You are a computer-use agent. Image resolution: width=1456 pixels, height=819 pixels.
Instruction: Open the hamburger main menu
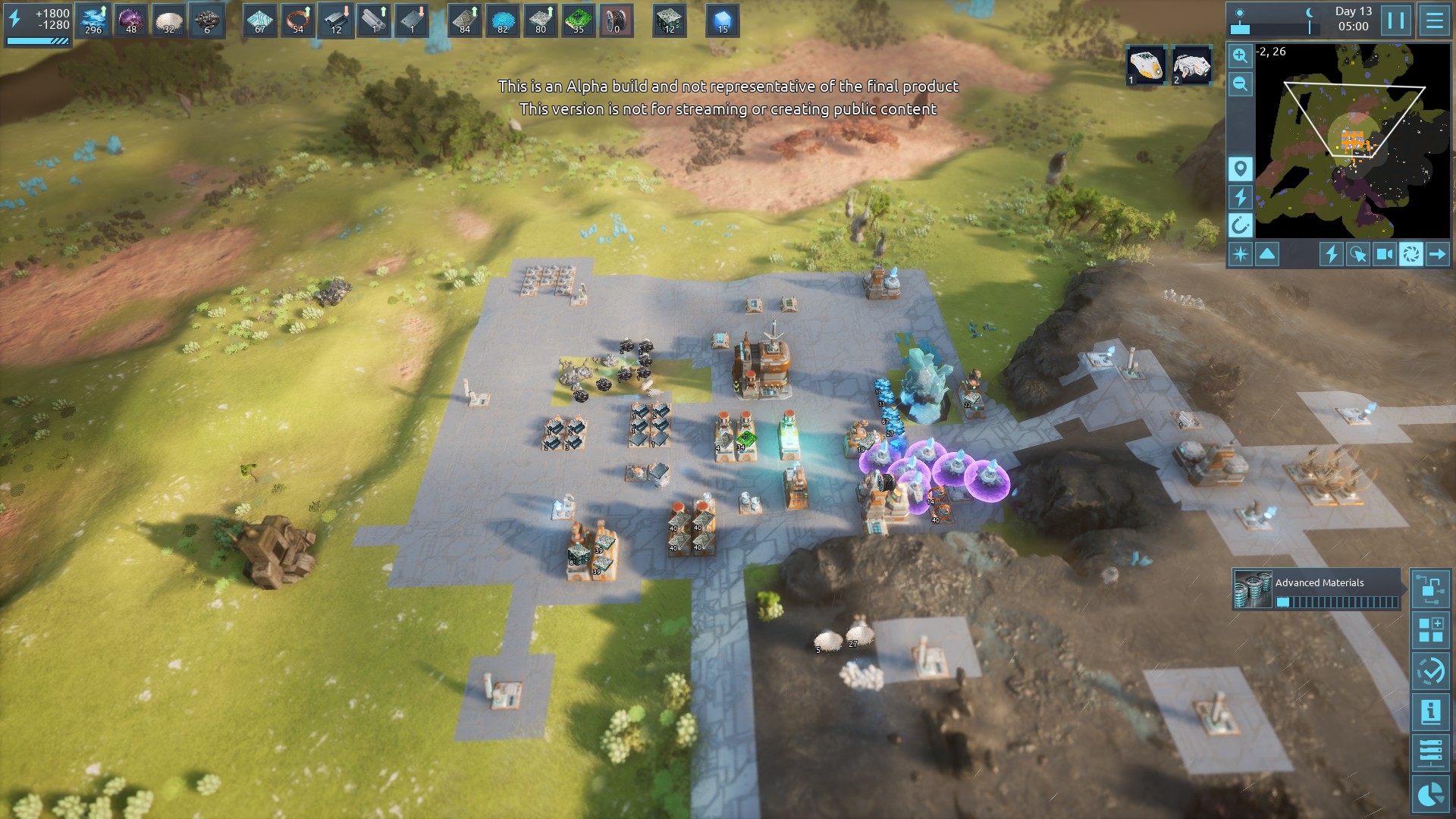tap(1434, 20)
